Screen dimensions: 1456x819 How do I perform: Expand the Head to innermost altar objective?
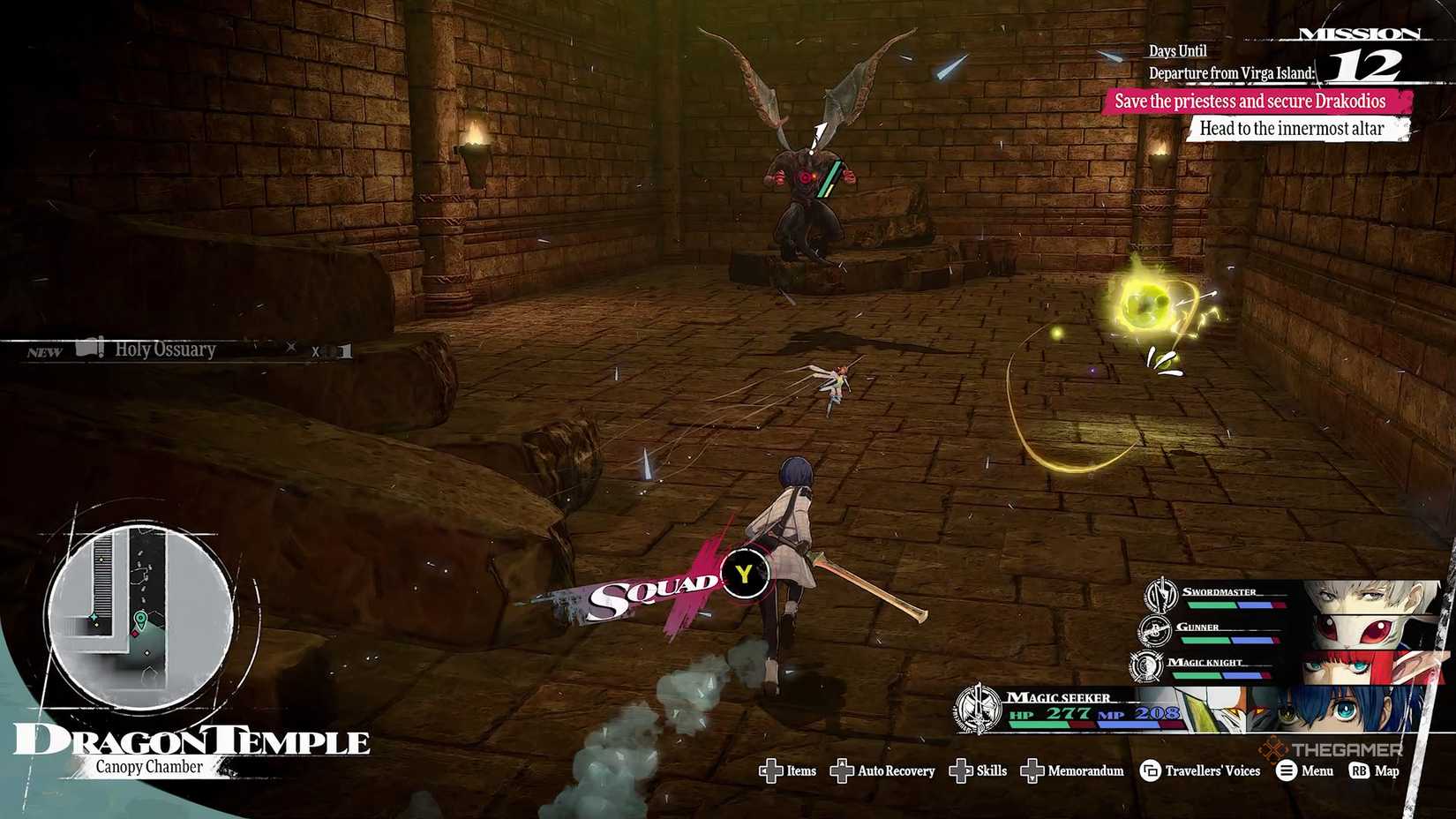[x=1292, y=128]
